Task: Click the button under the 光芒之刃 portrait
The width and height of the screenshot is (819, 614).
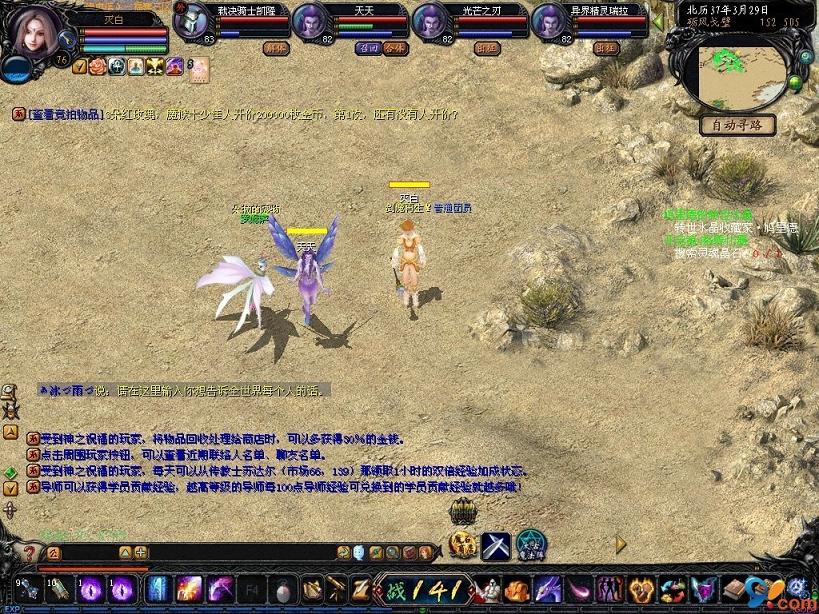Action: tap(487, 47)
